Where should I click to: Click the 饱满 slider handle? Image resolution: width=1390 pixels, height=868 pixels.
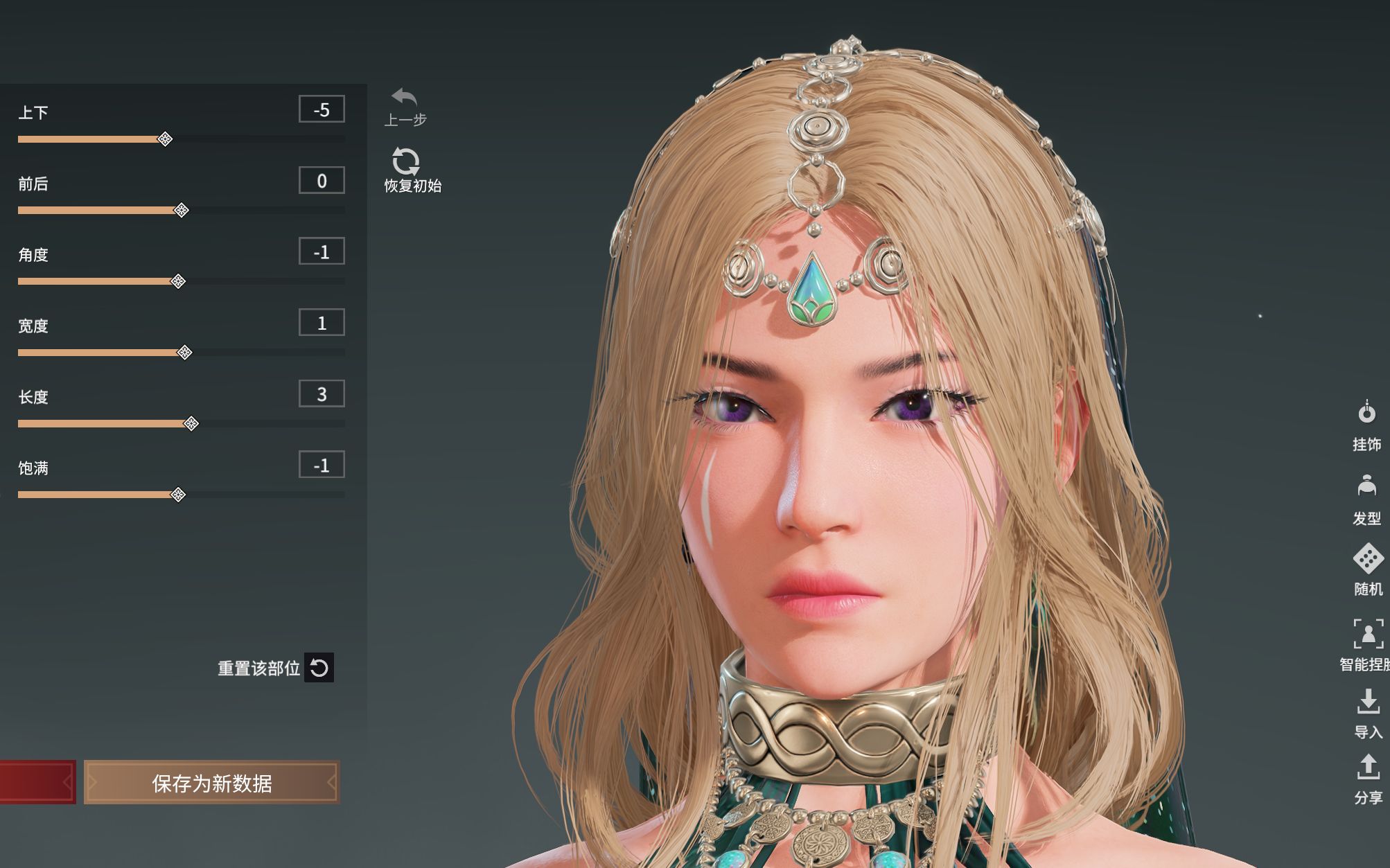178,495
